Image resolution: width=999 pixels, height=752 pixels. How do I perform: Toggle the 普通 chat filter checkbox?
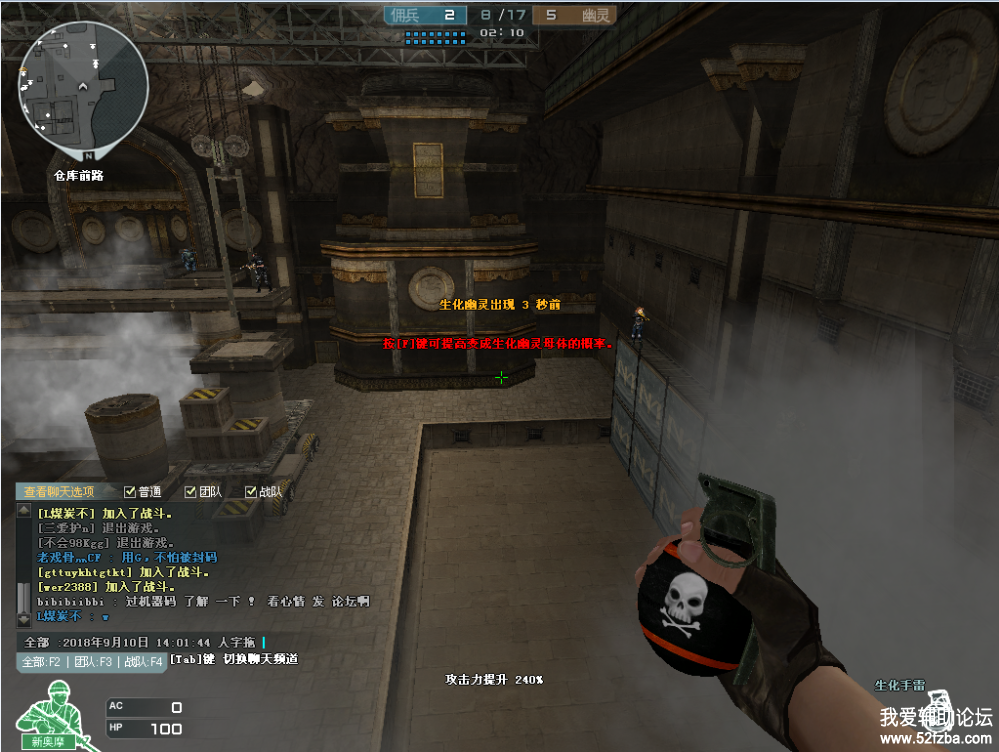point(129,492)
